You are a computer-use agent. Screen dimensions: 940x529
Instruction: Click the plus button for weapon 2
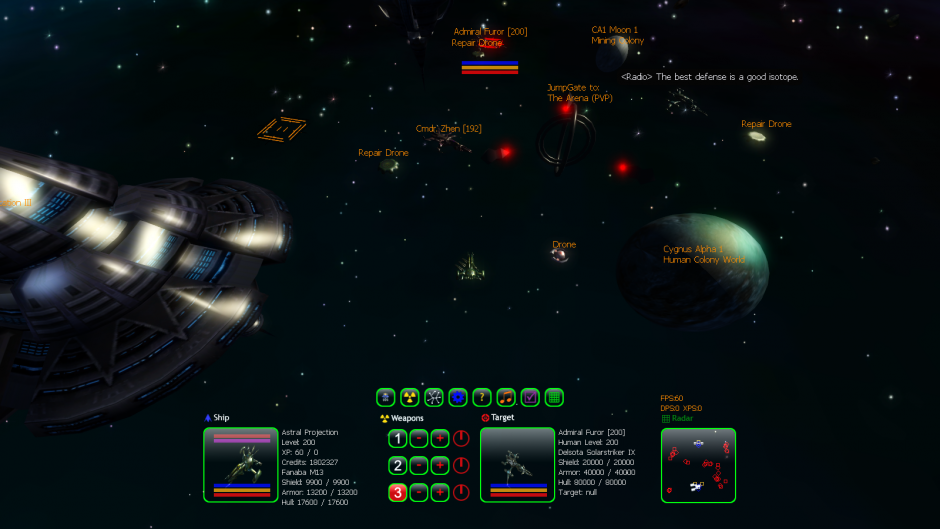tap(440, 465)
